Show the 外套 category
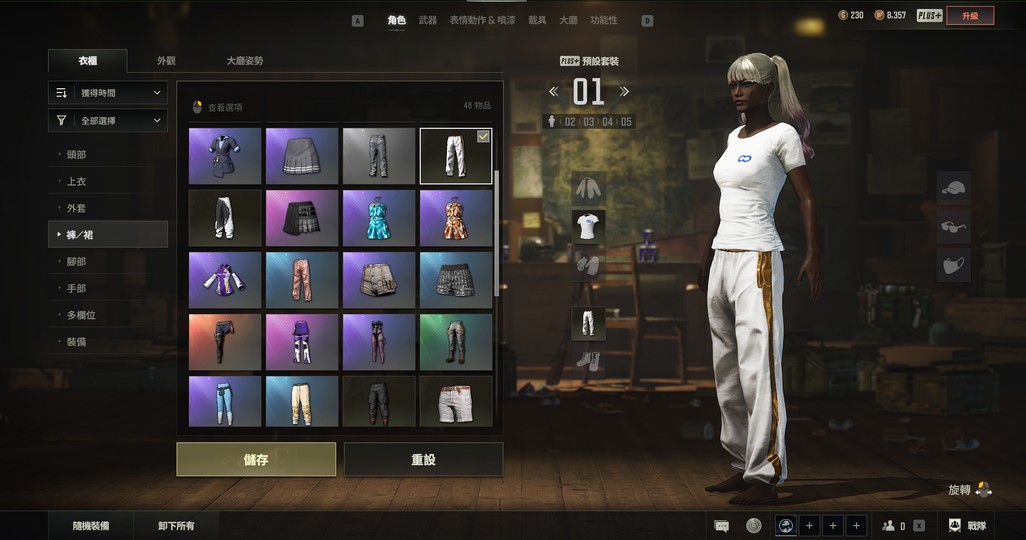The width and height of the screenshot is (1026, 540). pos(76,208)
